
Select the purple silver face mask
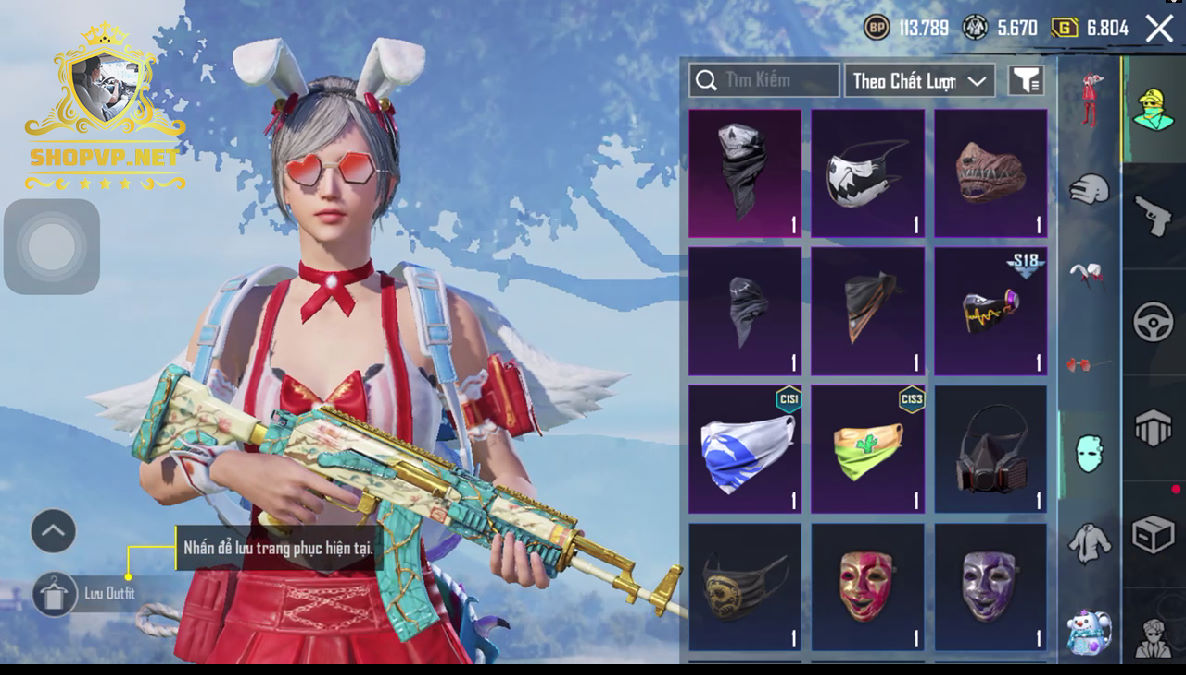(990, 586)
